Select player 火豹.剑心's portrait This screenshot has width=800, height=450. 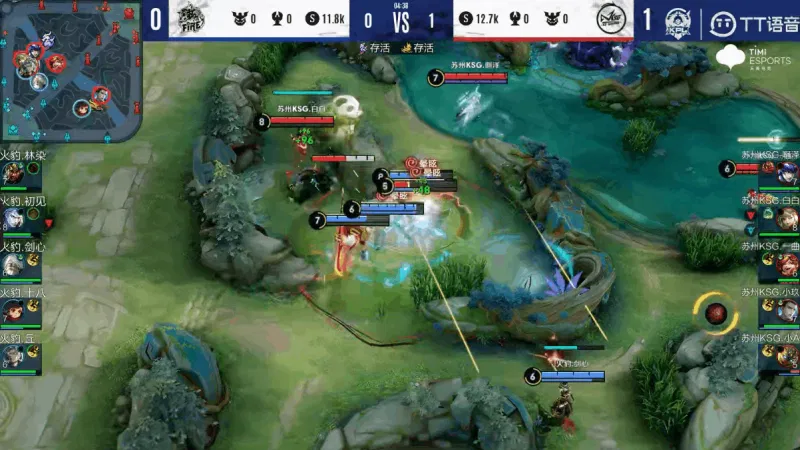[14, 265]
